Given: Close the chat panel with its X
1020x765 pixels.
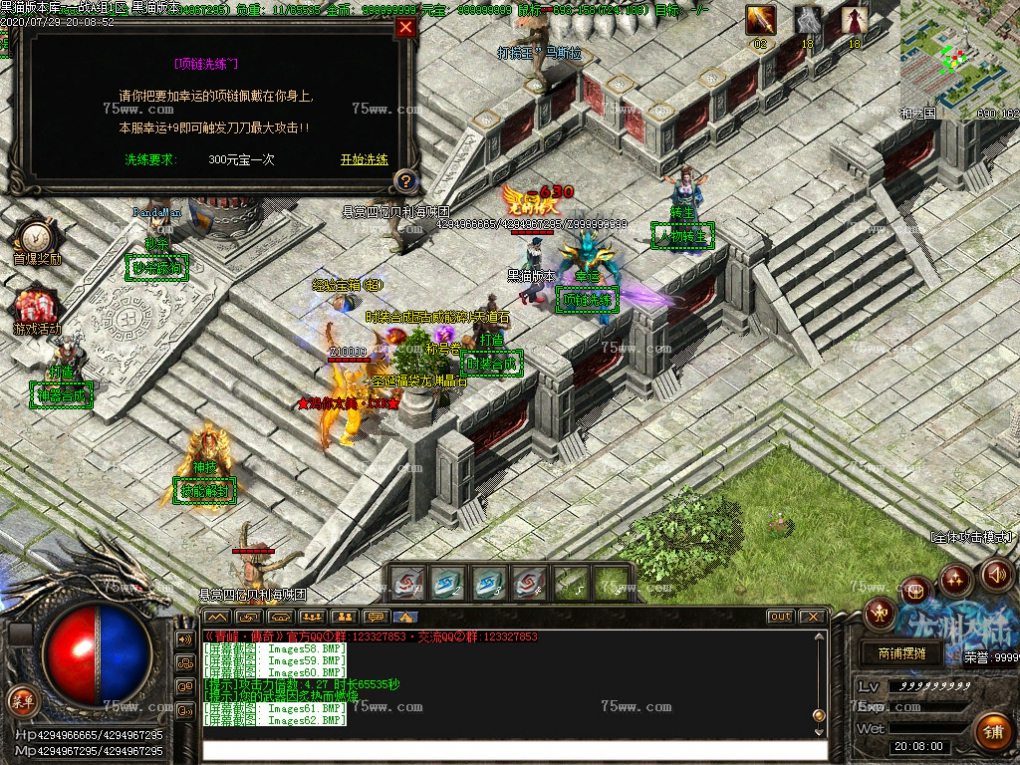Looking at the screenshot, I should [x=813, y=617].
